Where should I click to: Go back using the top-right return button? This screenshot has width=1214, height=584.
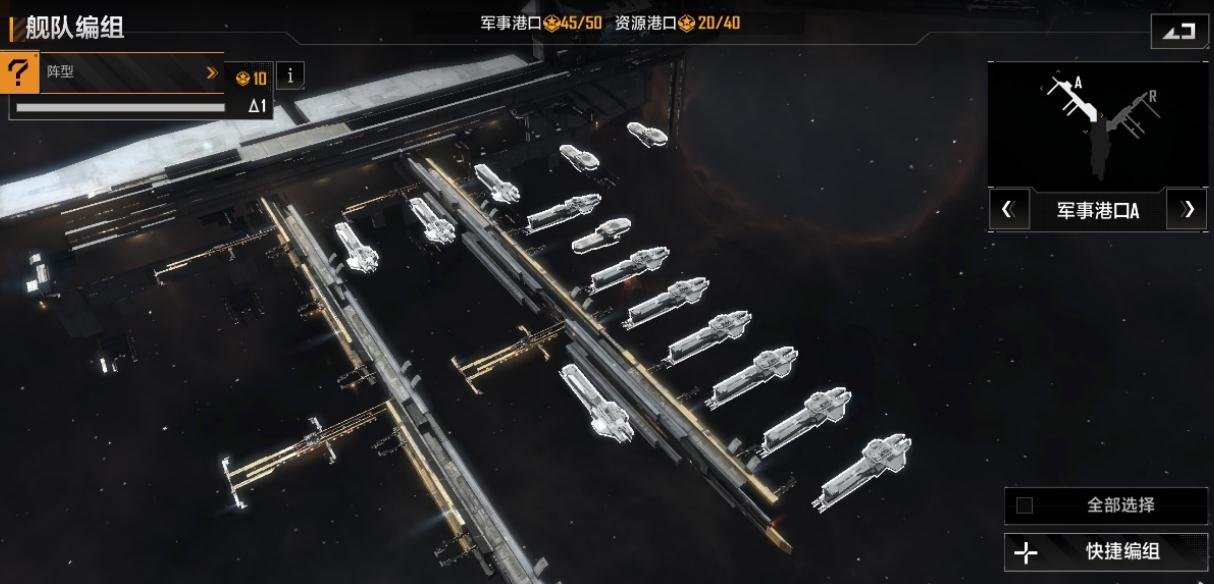pyautogui.click(x=1178, y=31)
